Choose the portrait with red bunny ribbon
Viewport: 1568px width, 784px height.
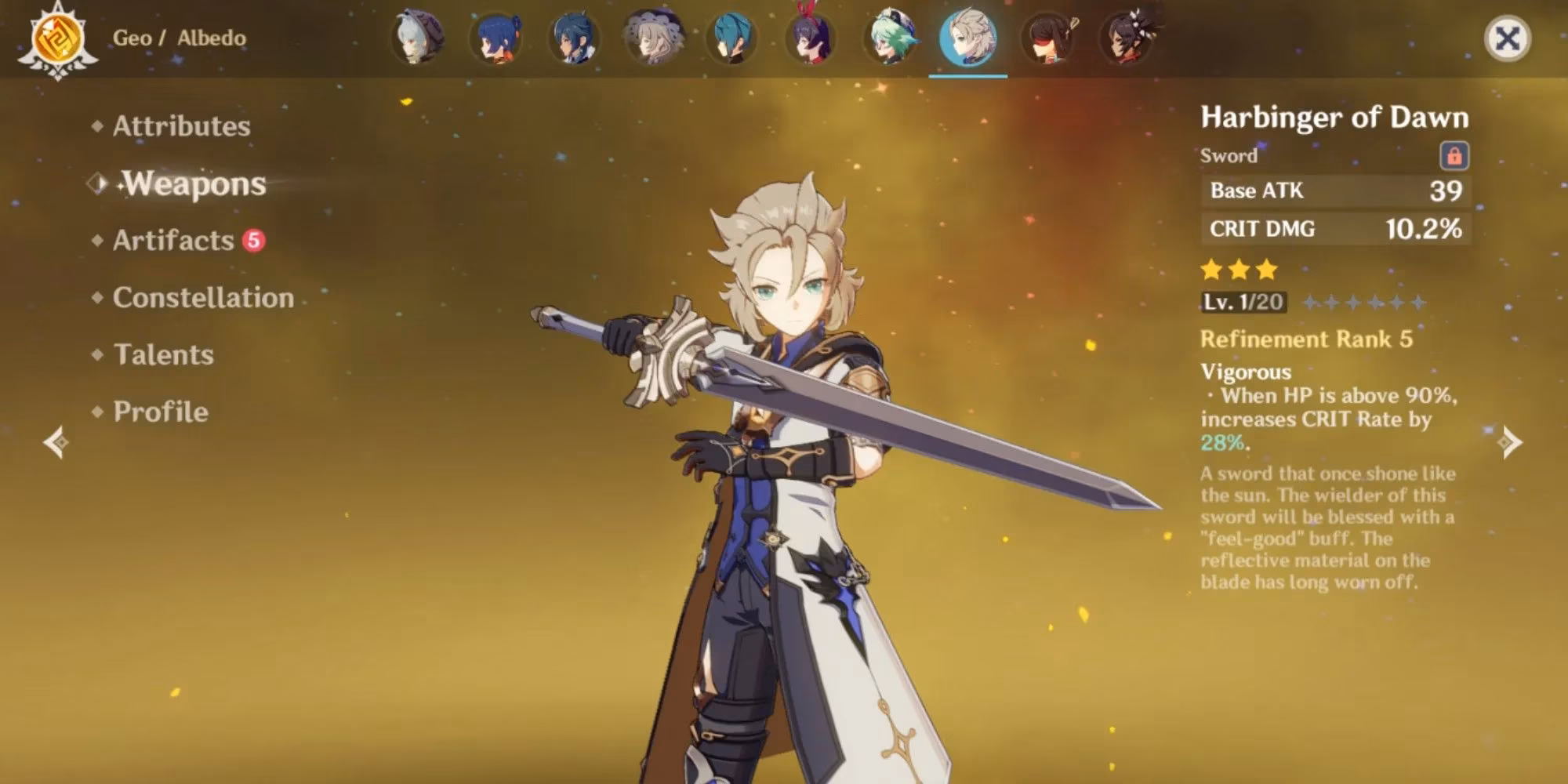tap(811, 38)
